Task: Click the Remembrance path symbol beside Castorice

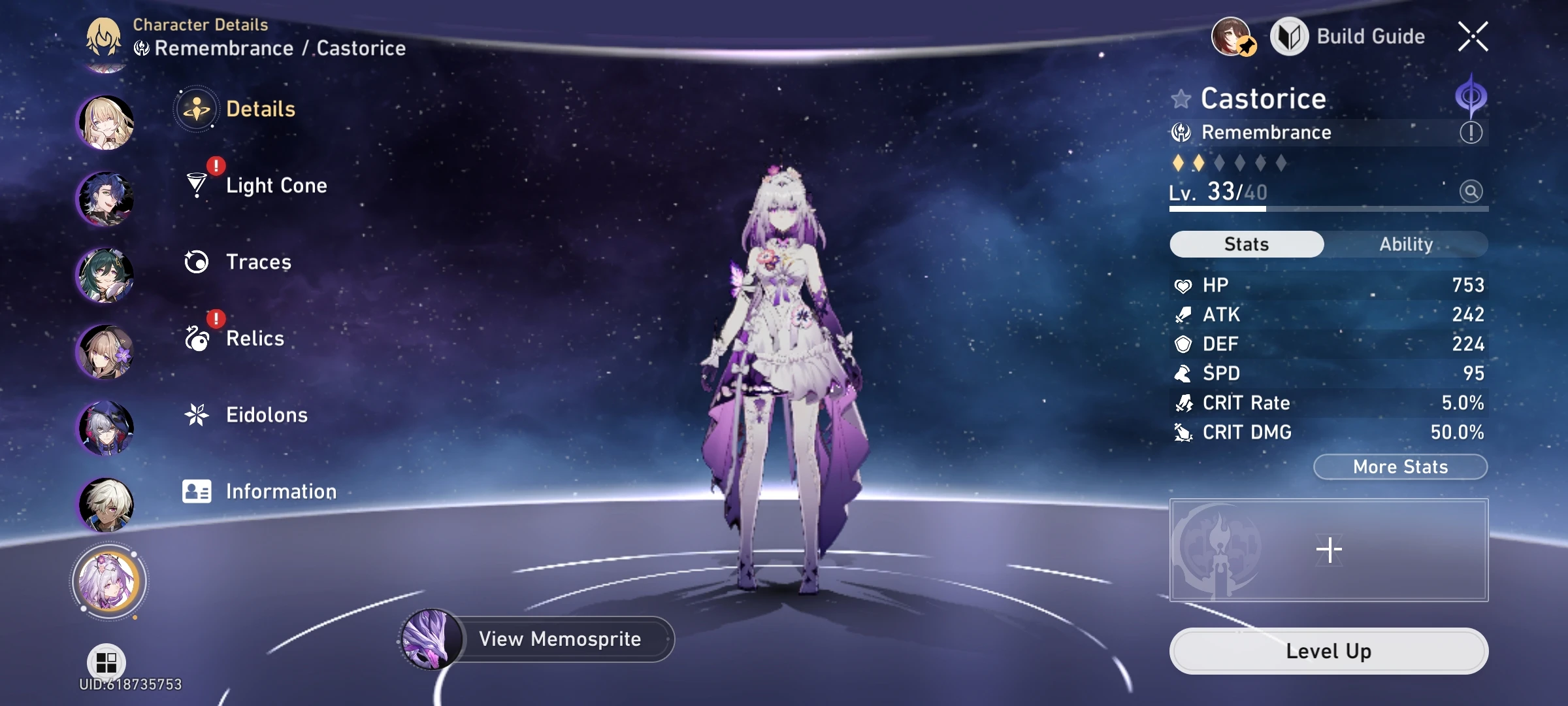Action: [x=1181, y=132]
